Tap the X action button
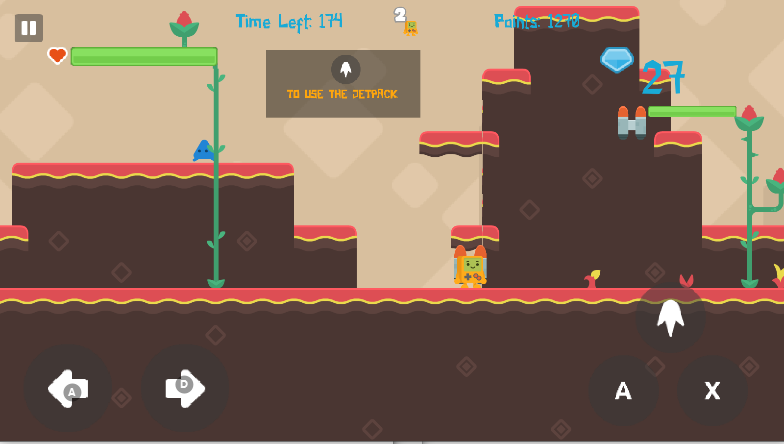The image size is (784, 444). (712, 391)
